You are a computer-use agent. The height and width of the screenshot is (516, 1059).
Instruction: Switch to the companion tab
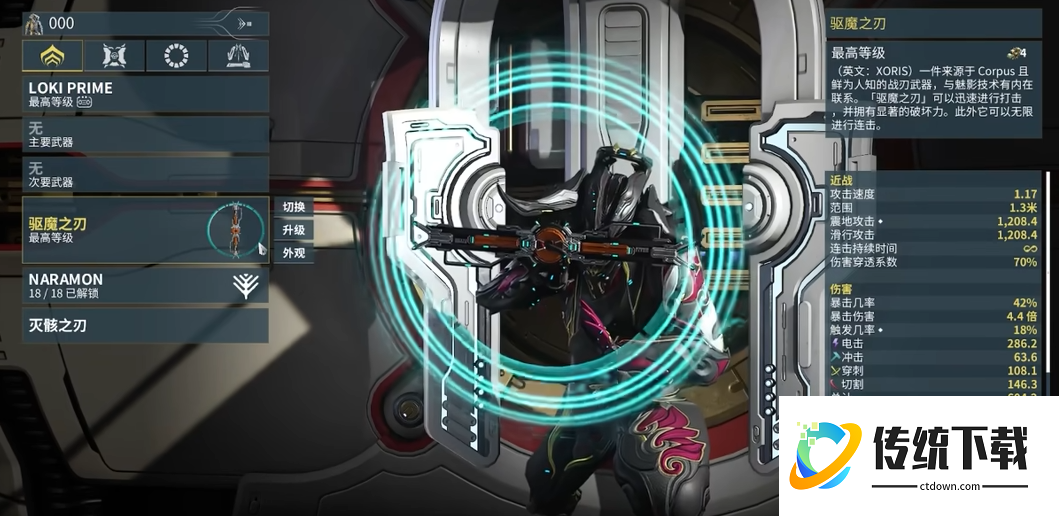tap(113, 56)
